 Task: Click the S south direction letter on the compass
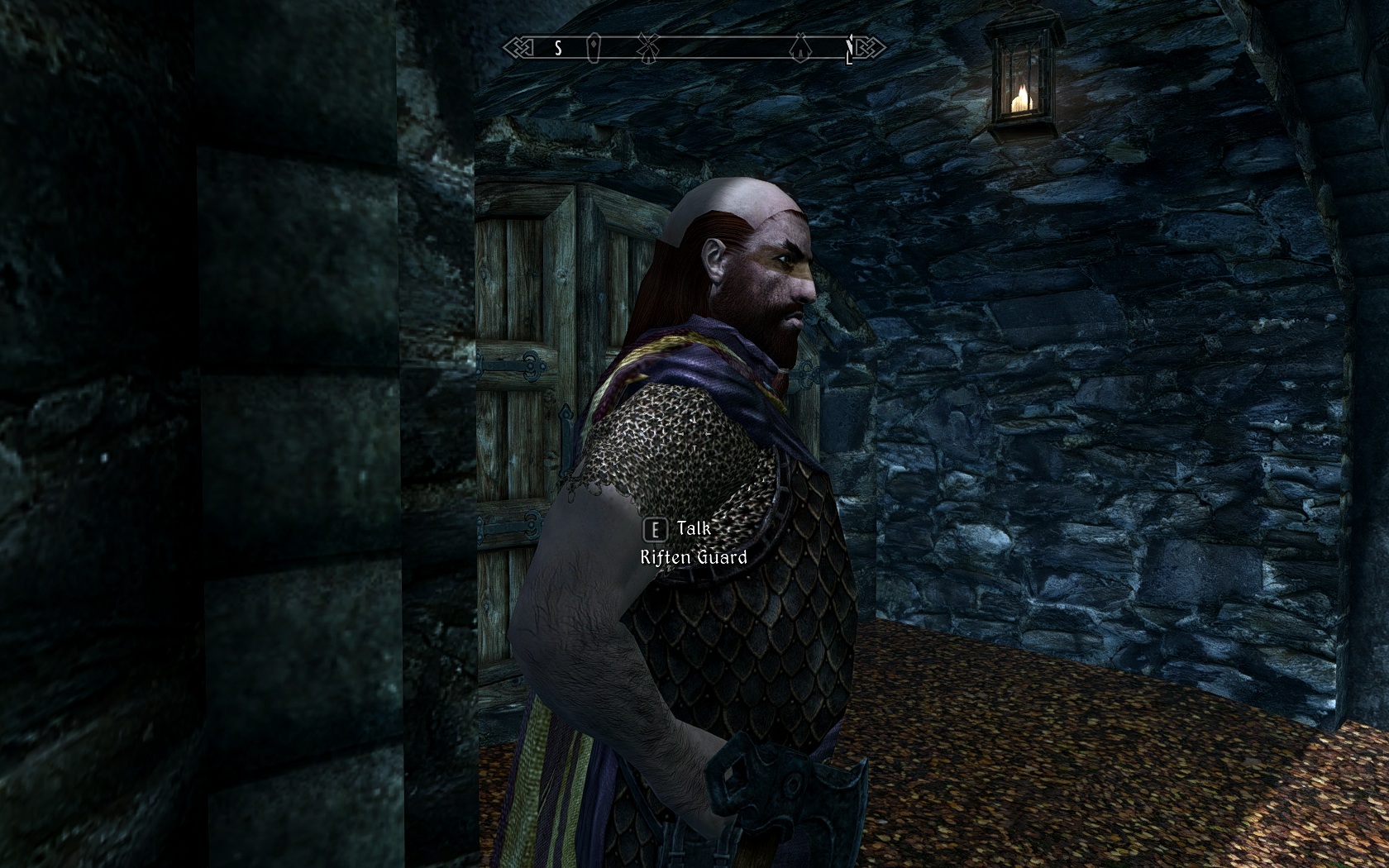point(558,46)
